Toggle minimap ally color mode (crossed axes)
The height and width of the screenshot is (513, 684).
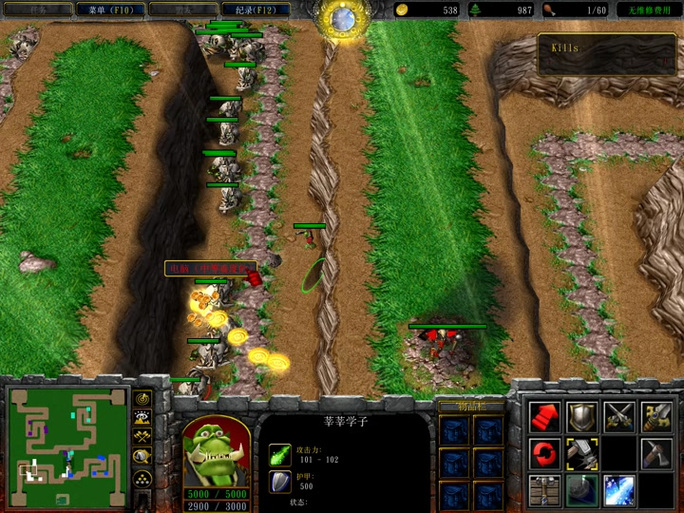(x=142, y=438)
